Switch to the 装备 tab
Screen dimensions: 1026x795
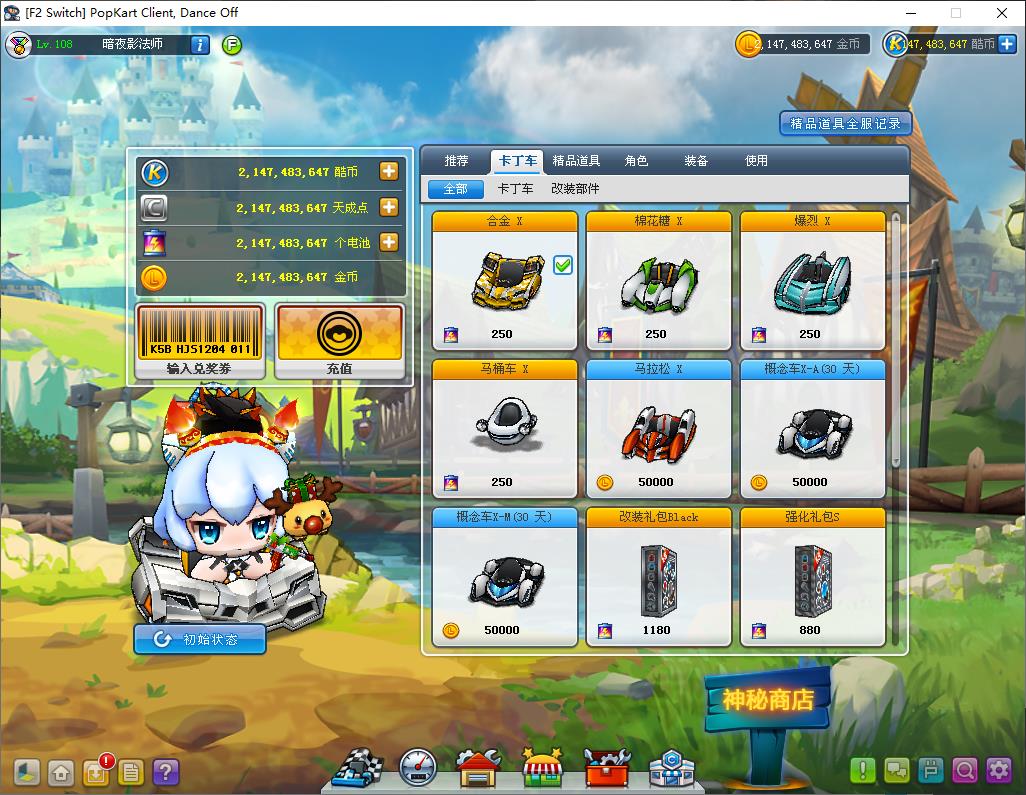tap(696, 161)
